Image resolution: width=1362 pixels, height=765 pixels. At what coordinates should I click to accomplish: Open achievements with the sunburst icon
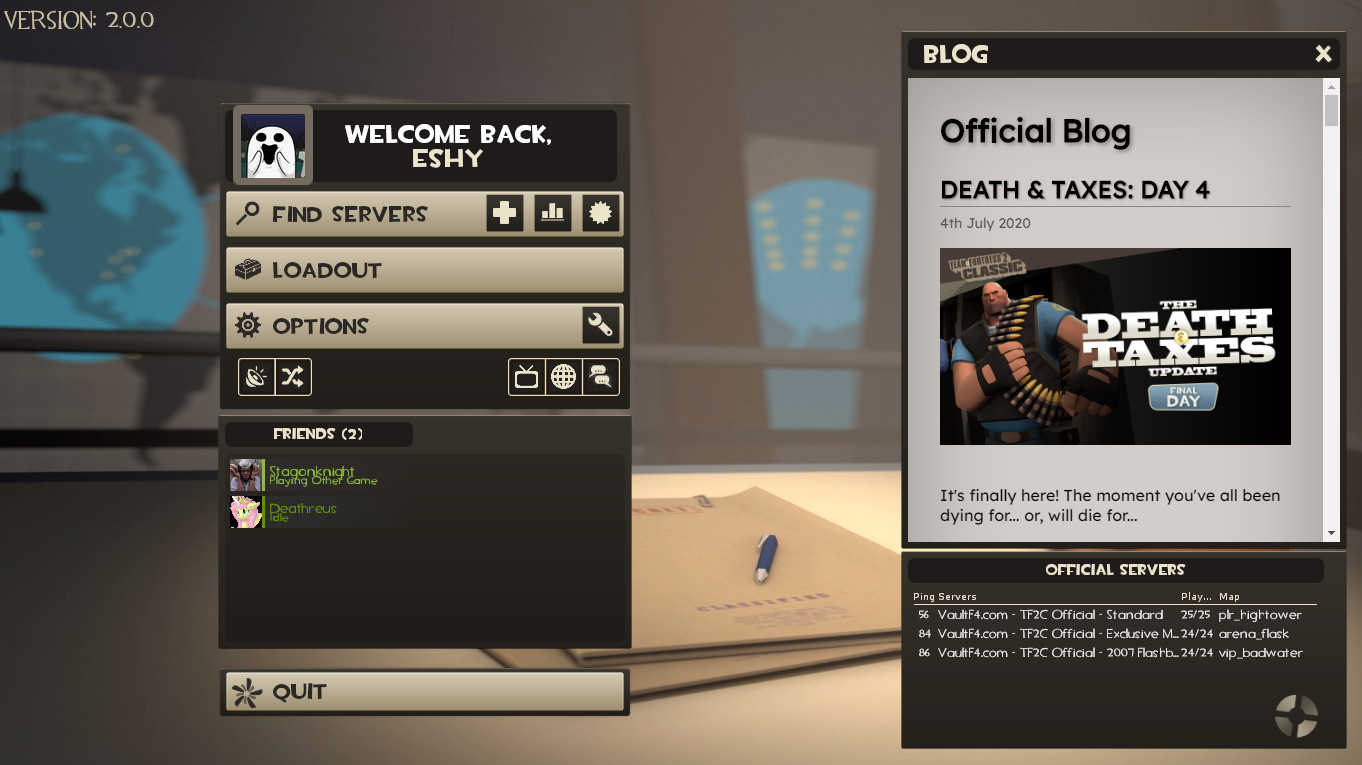tap(600, 213)
